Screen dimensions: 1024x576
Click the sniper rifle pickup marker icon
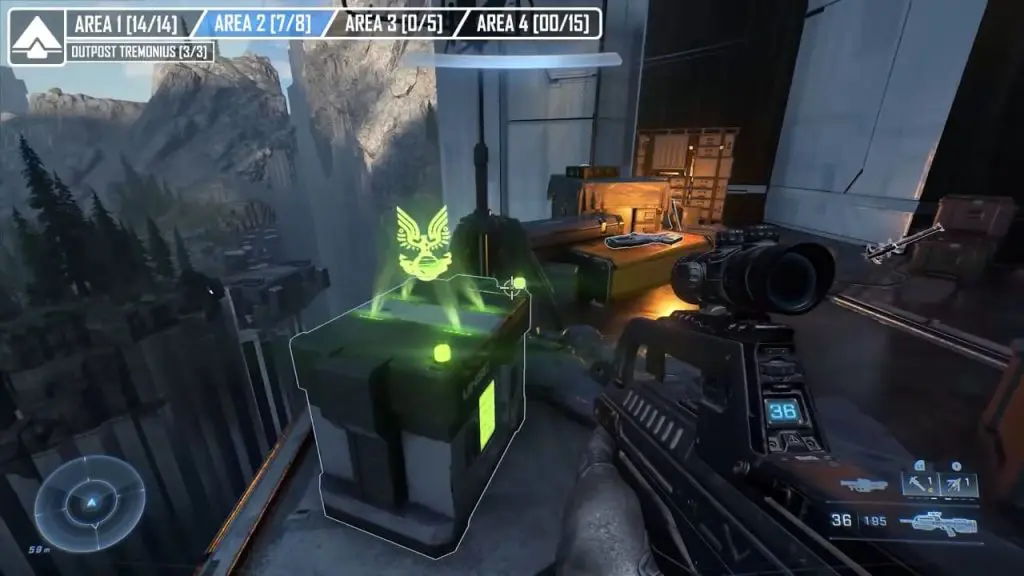pos(905,242)
